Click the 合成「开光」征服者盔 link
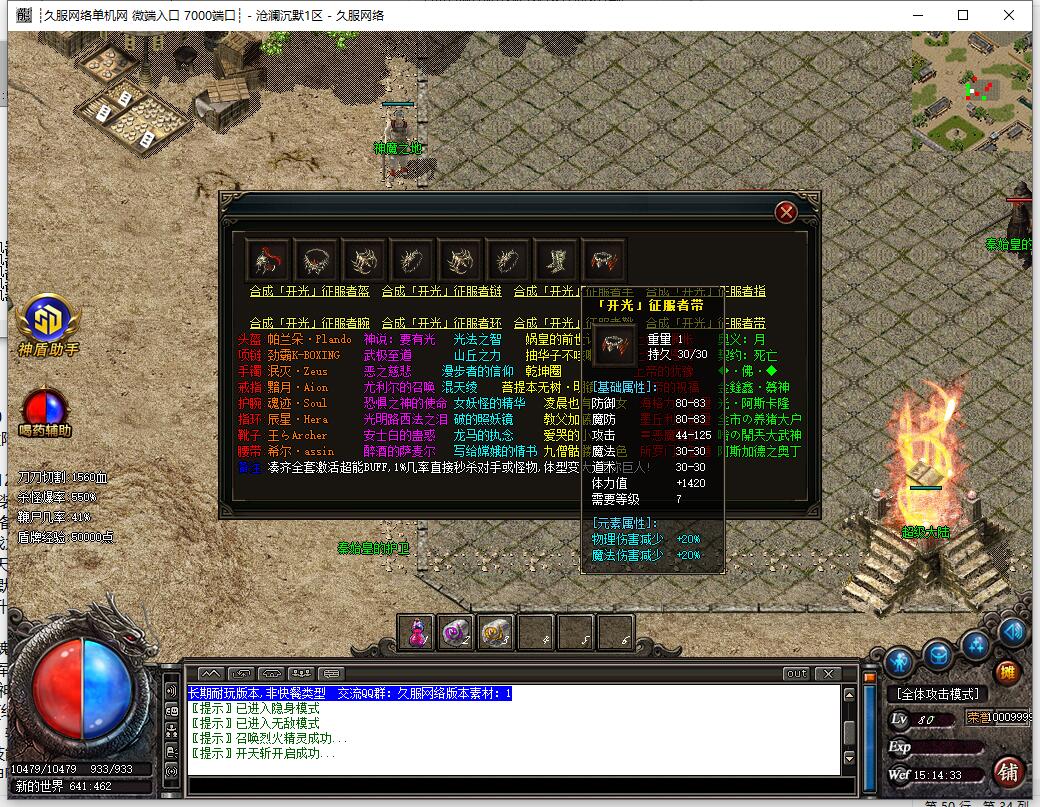This screenshot has width=1040, height=807. (309, 291)
